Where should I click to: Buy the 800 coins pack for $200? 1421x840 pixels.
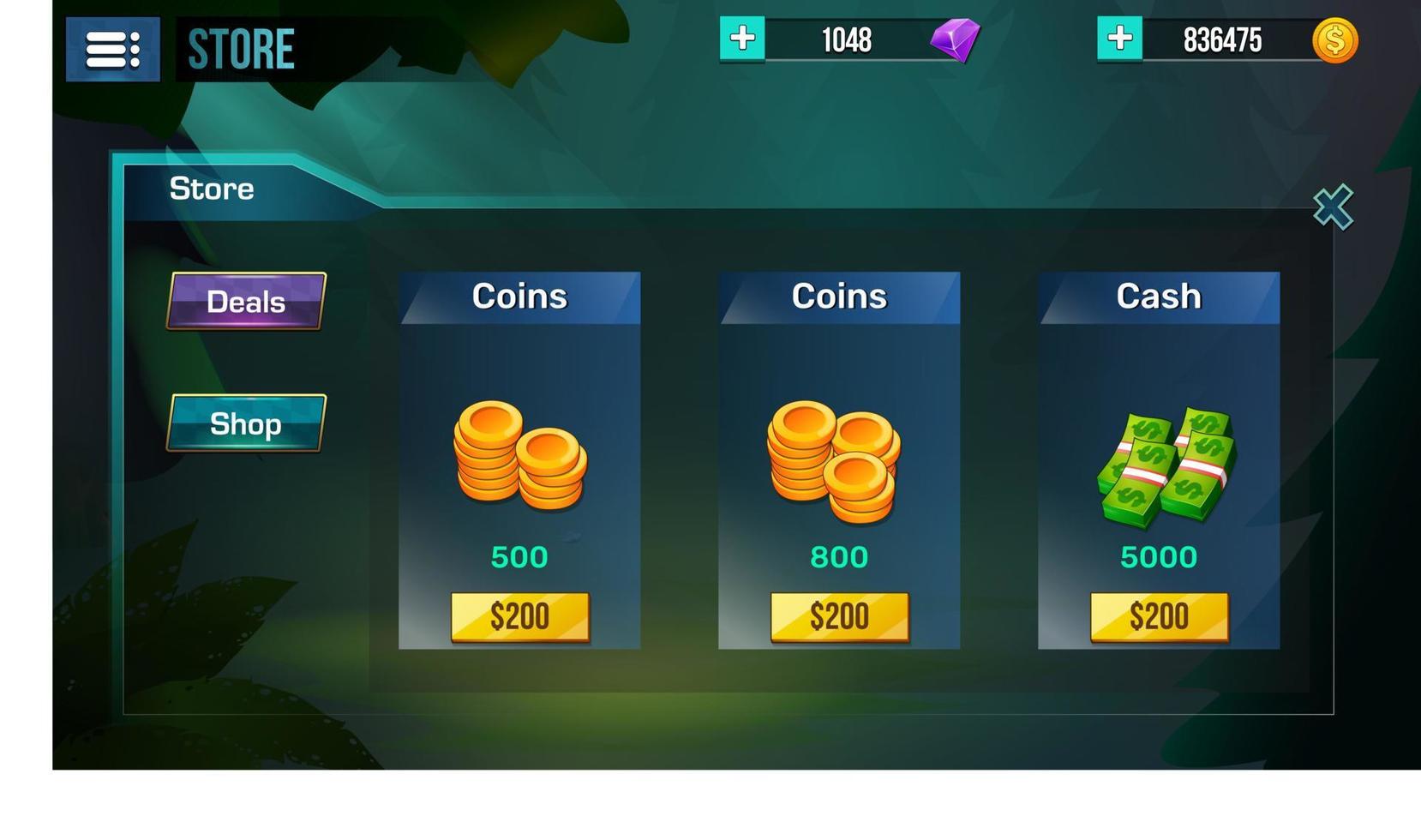coord(840,615)
